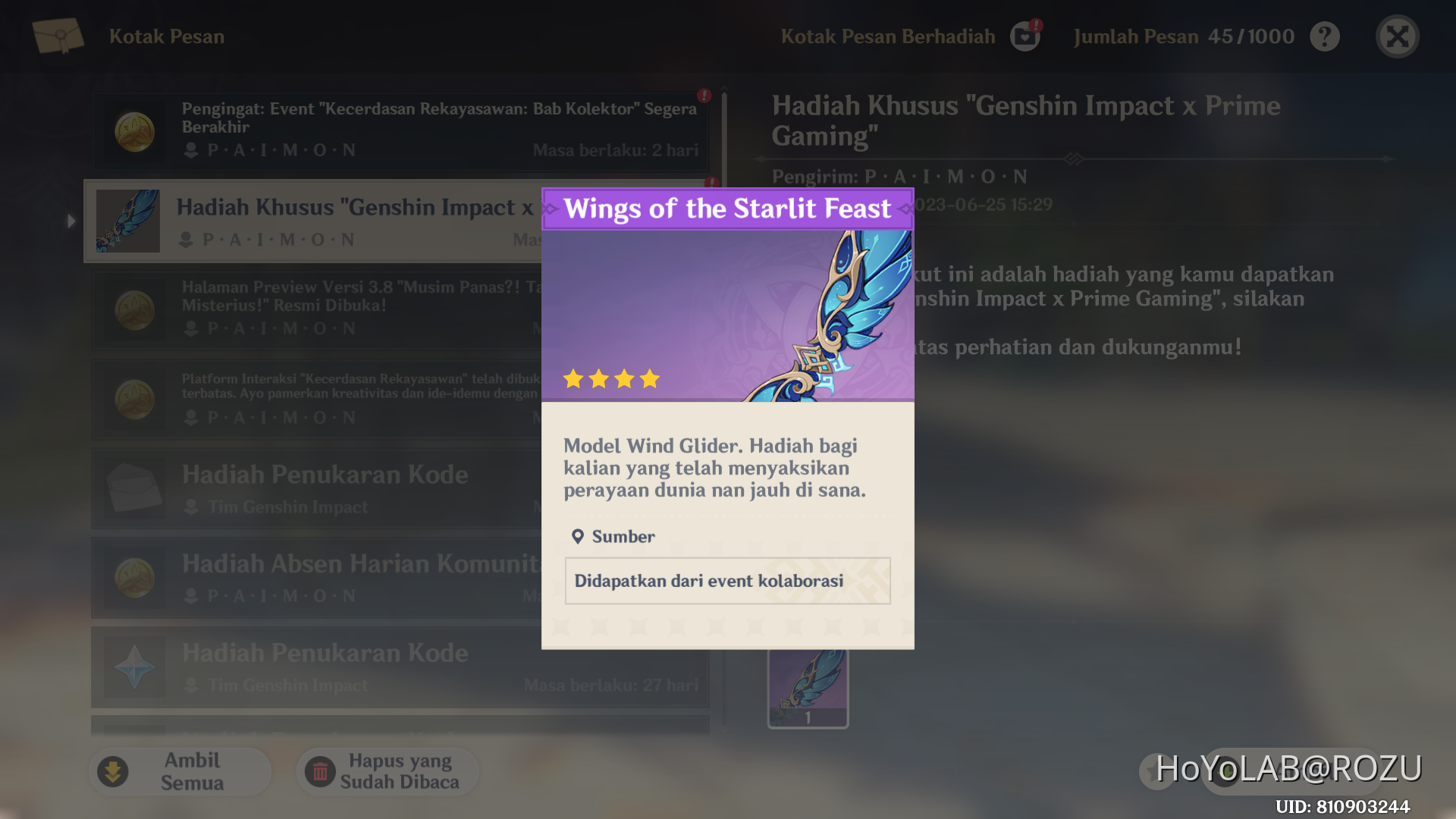Click the red notification badge on the Prime Gaming mail
Screen dimensions: 1456x819
pyautogui.click(x=711, y=182)
